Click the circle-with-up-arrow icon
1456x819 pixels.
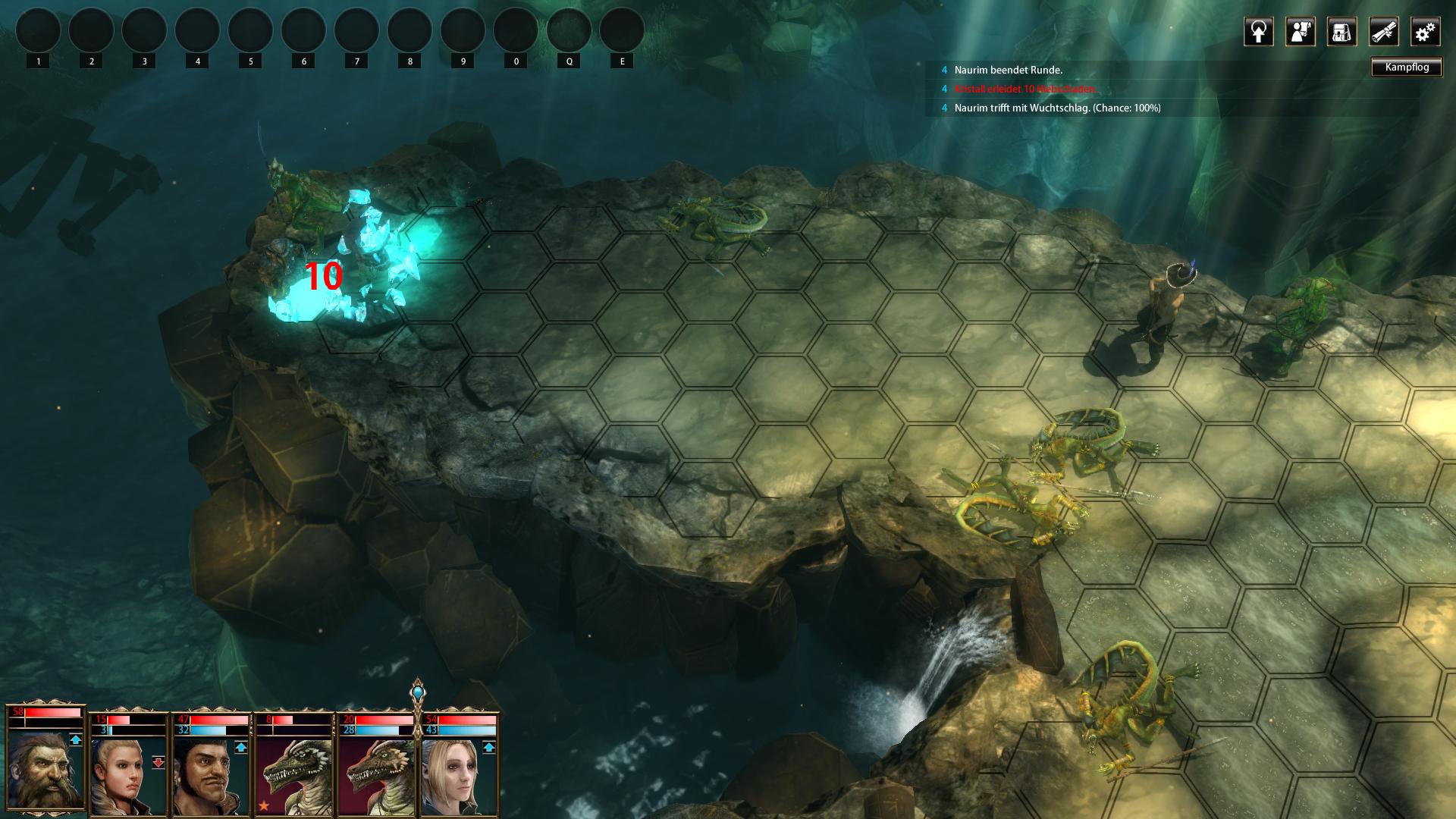pos(1258,32)
